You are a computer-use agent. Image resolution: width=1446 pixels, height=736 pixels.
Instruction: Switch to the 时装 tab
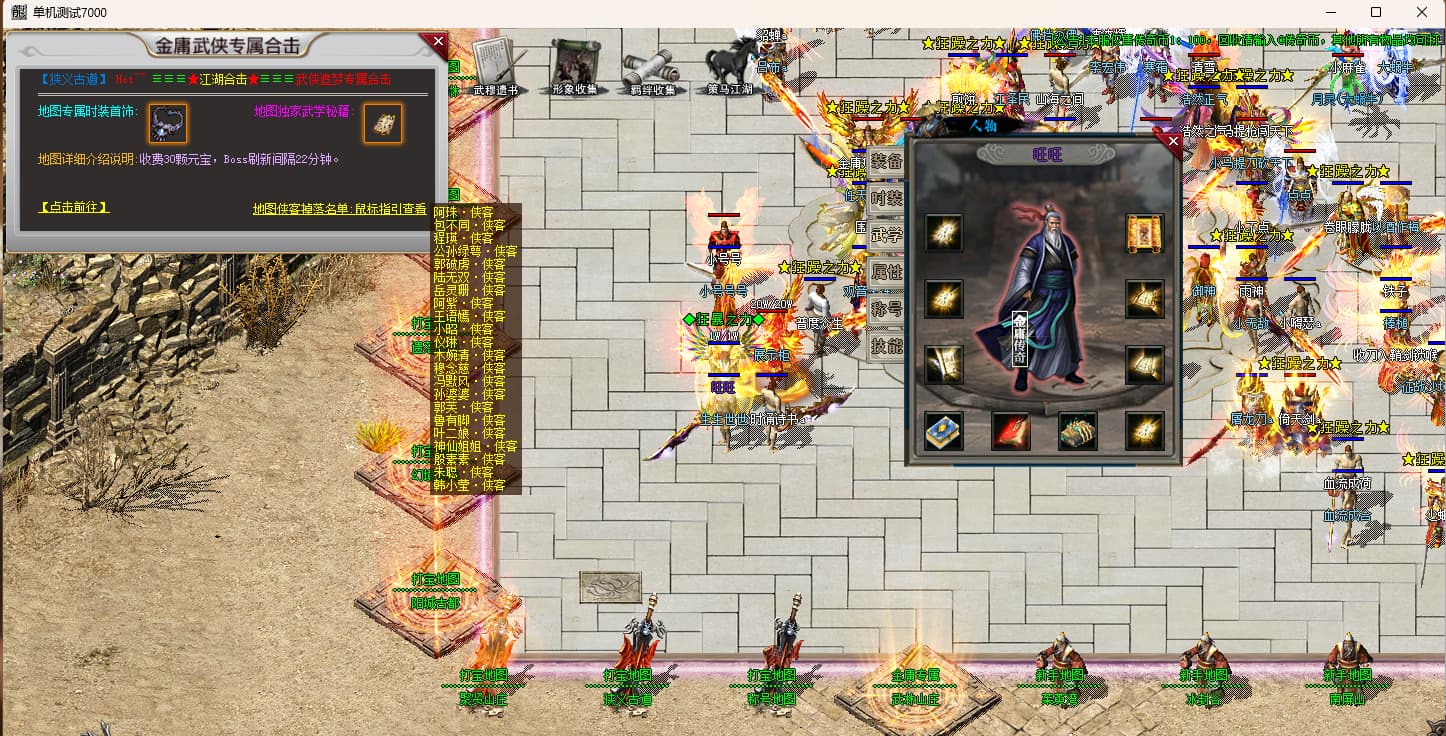(887, 198)
